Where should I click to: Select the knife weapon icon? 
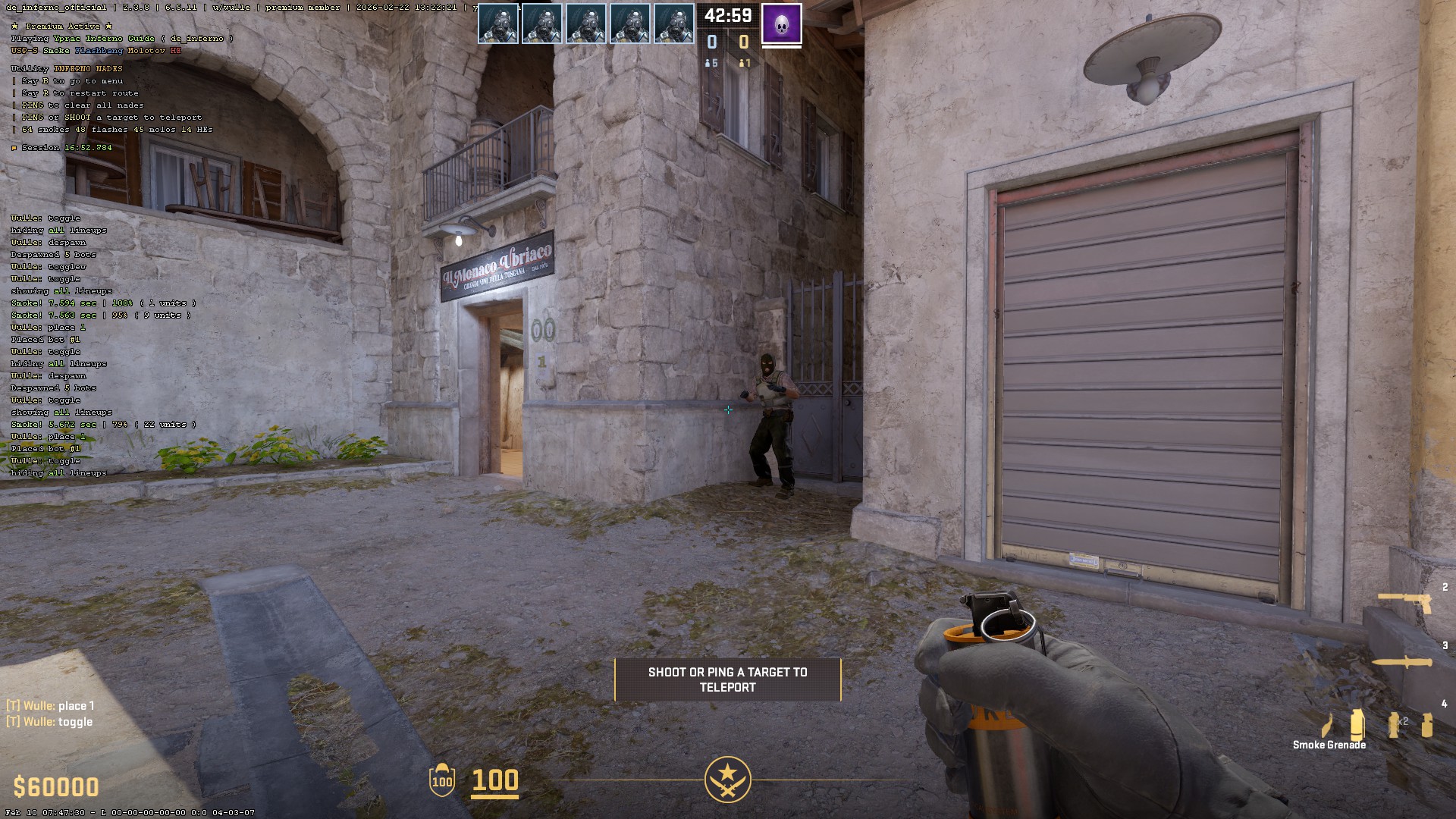click(1403, 662)
